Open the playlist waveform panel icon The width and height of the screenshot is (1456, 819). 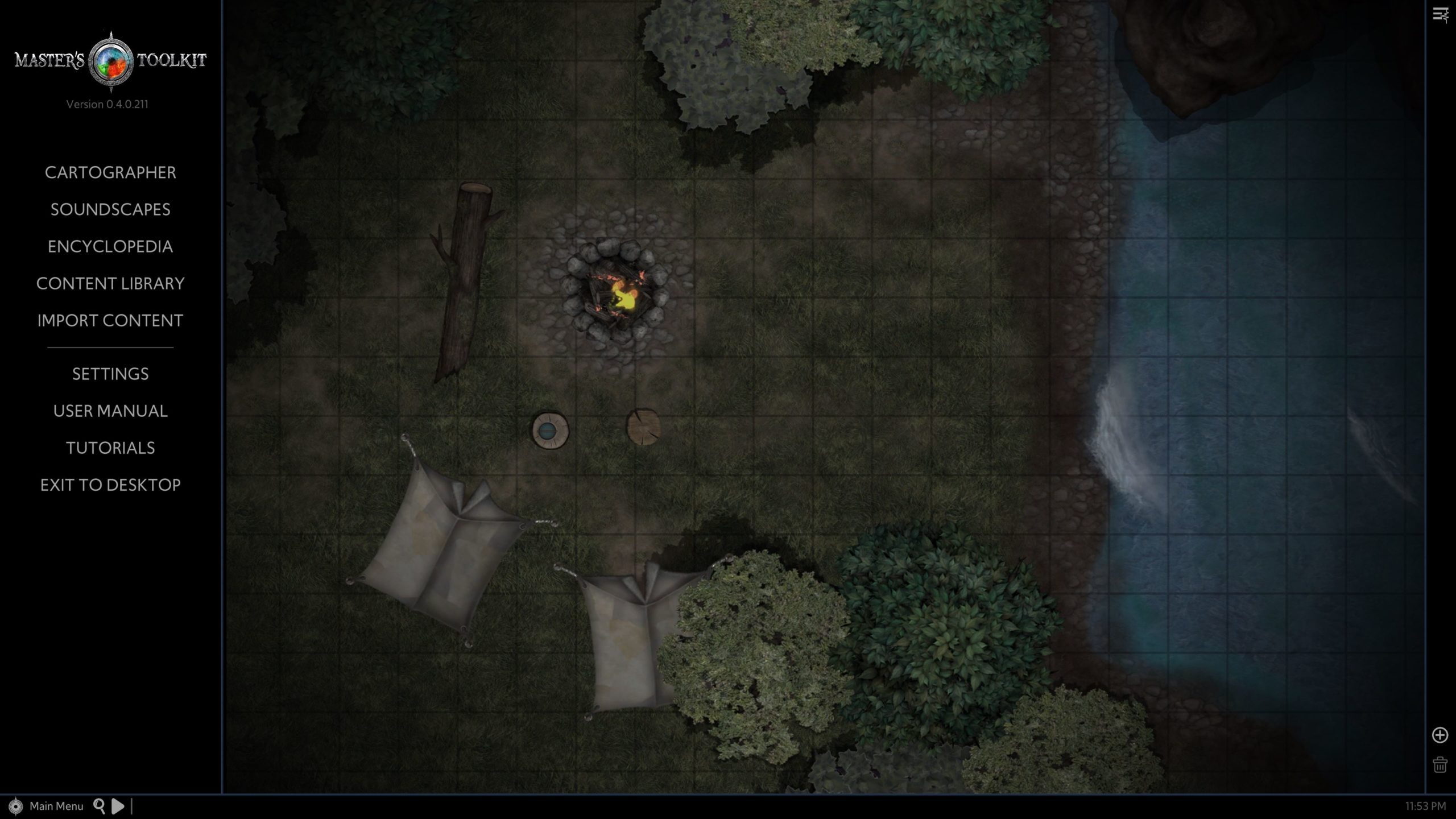click(x=1440, y=15)
